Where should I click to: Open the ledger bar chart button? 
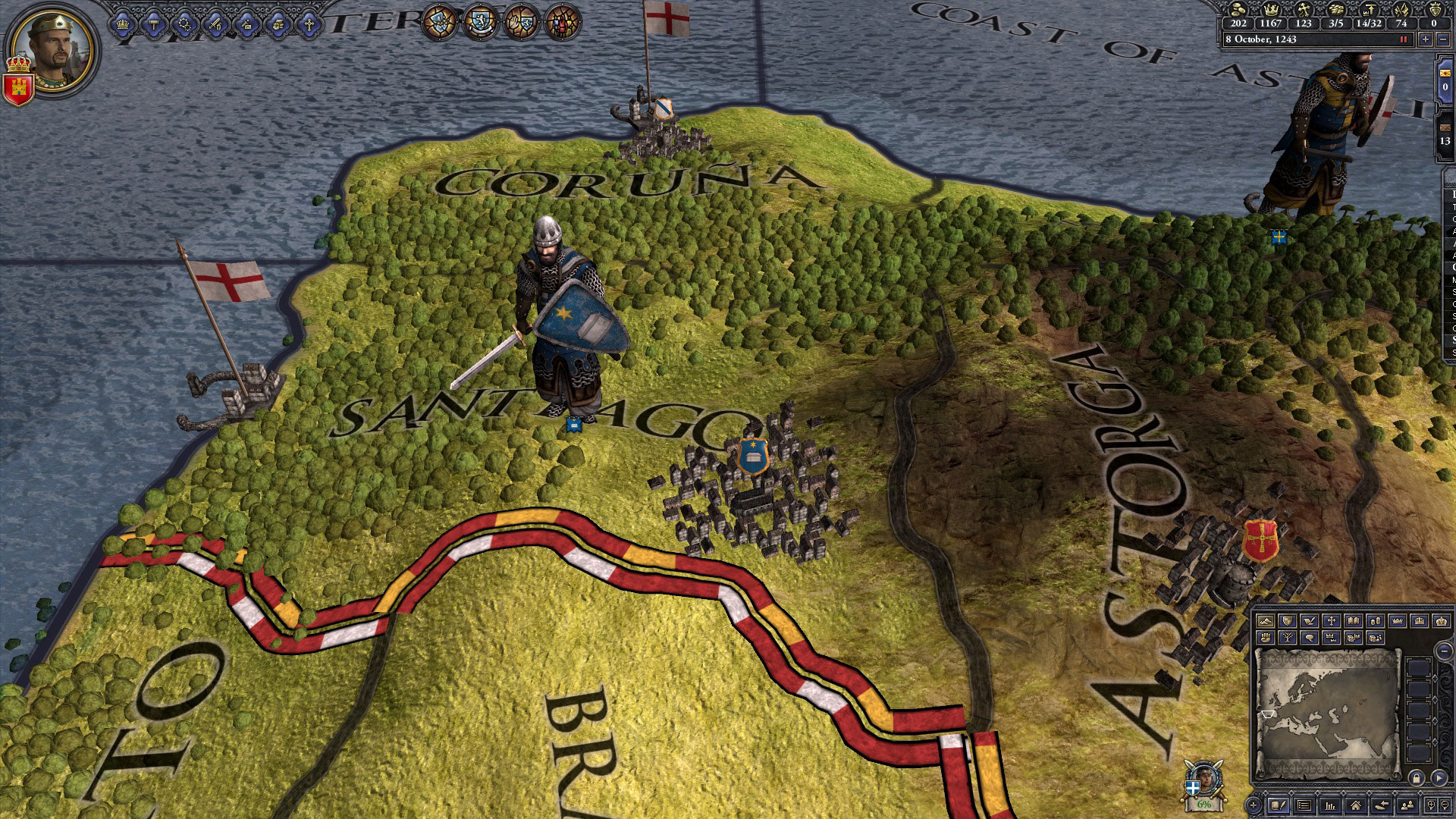click(x=1329, y=805)
